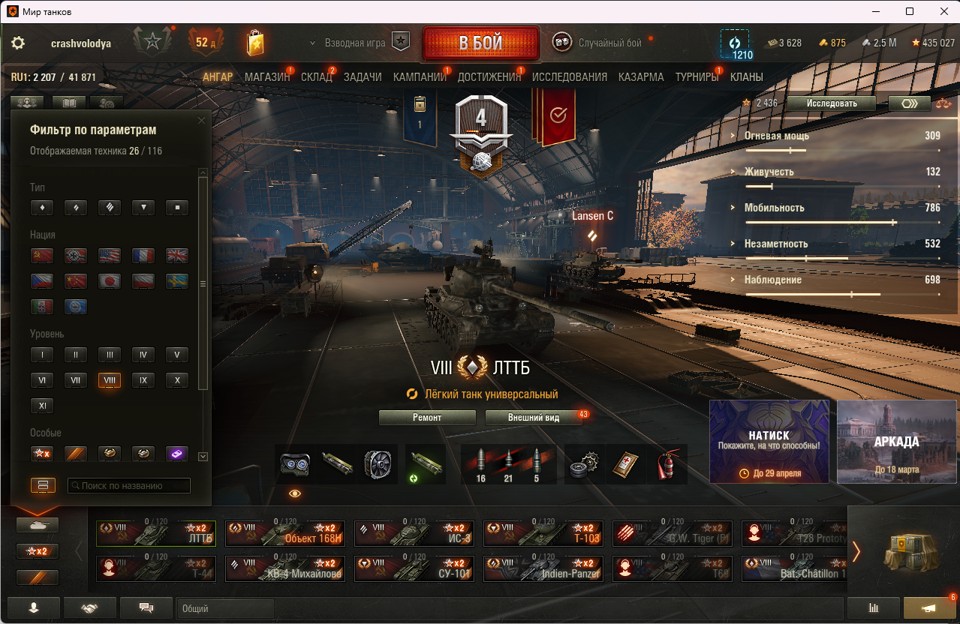The width and height of the screenshot is (960, 624).
Task: Select the tier X filter button
Action: (x=176, y=380)
